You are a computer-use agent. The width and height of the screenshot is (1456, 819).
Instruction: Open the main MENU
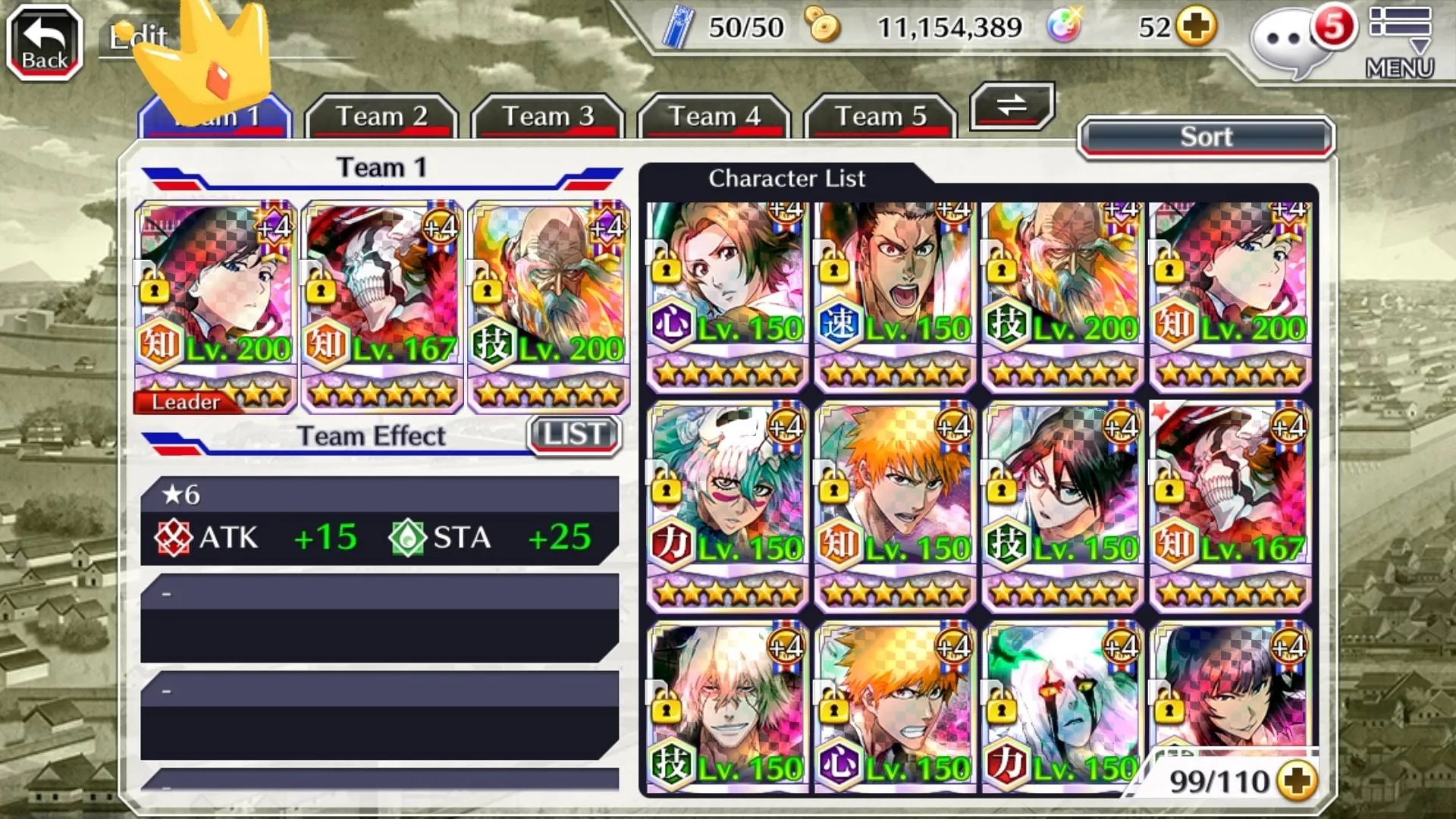click(1400, 42)
